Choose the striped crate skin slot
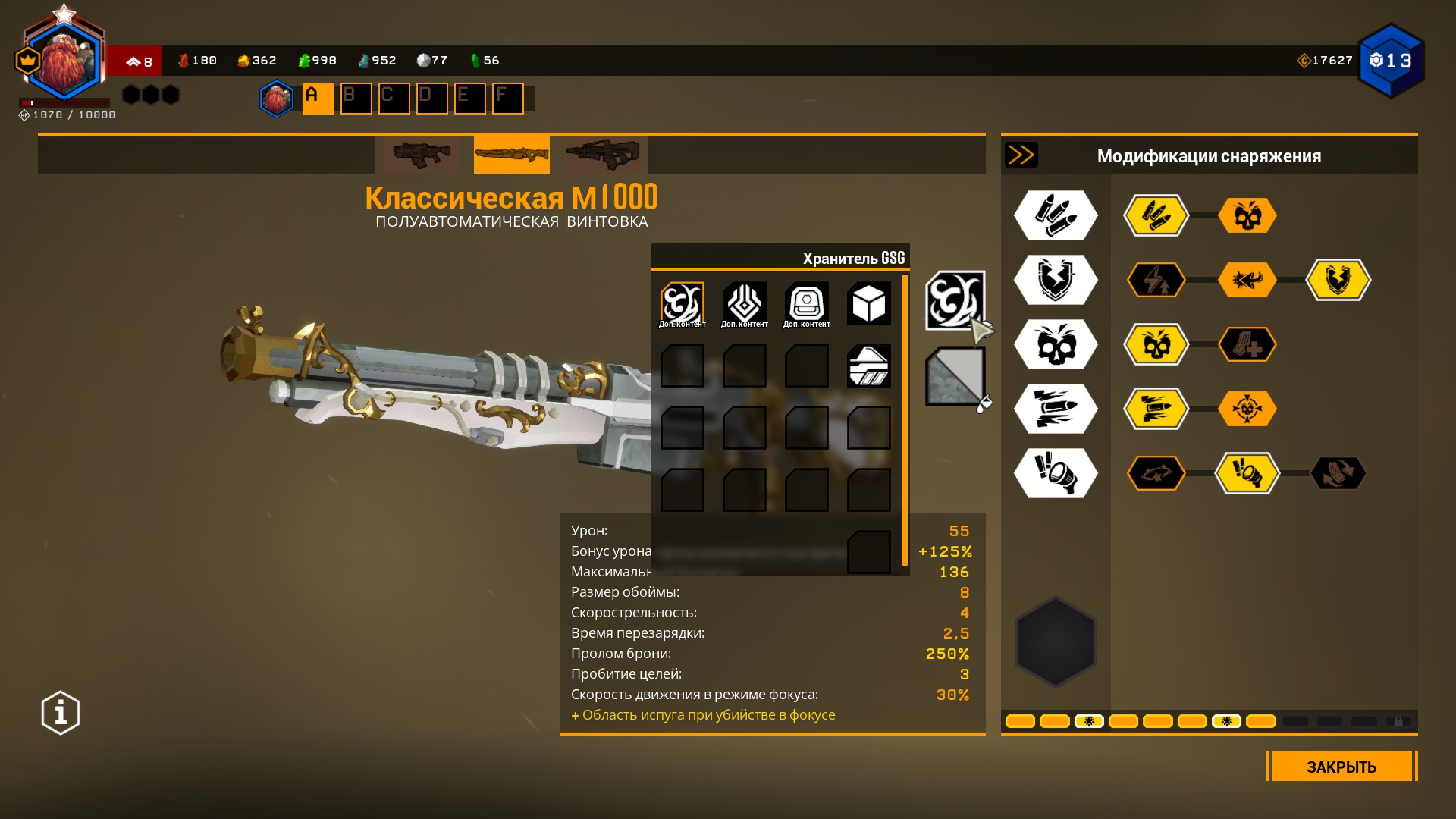This screenshot has height=819, width=1456. tap(868, 366)
